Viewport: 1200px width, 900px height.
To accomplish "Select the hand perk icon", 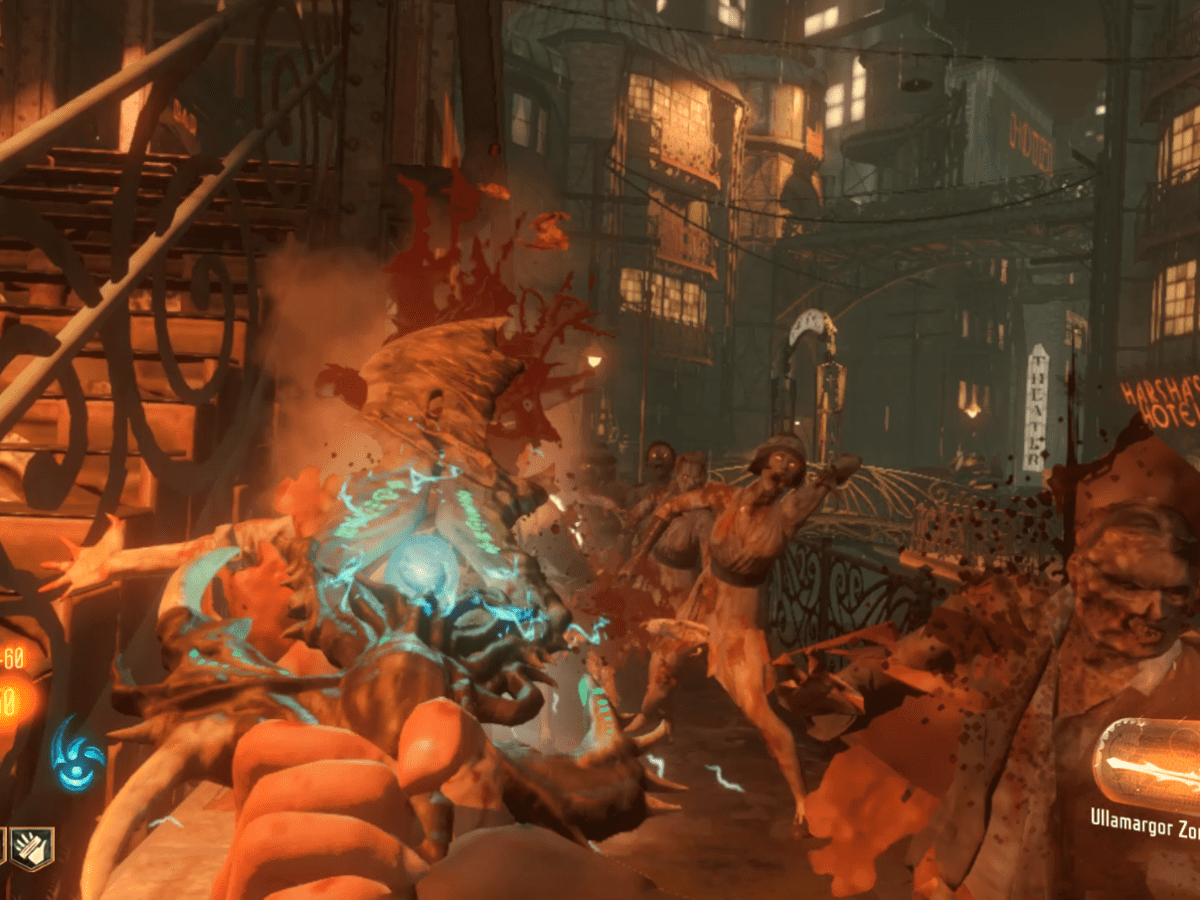I will [x=32, y=848].
